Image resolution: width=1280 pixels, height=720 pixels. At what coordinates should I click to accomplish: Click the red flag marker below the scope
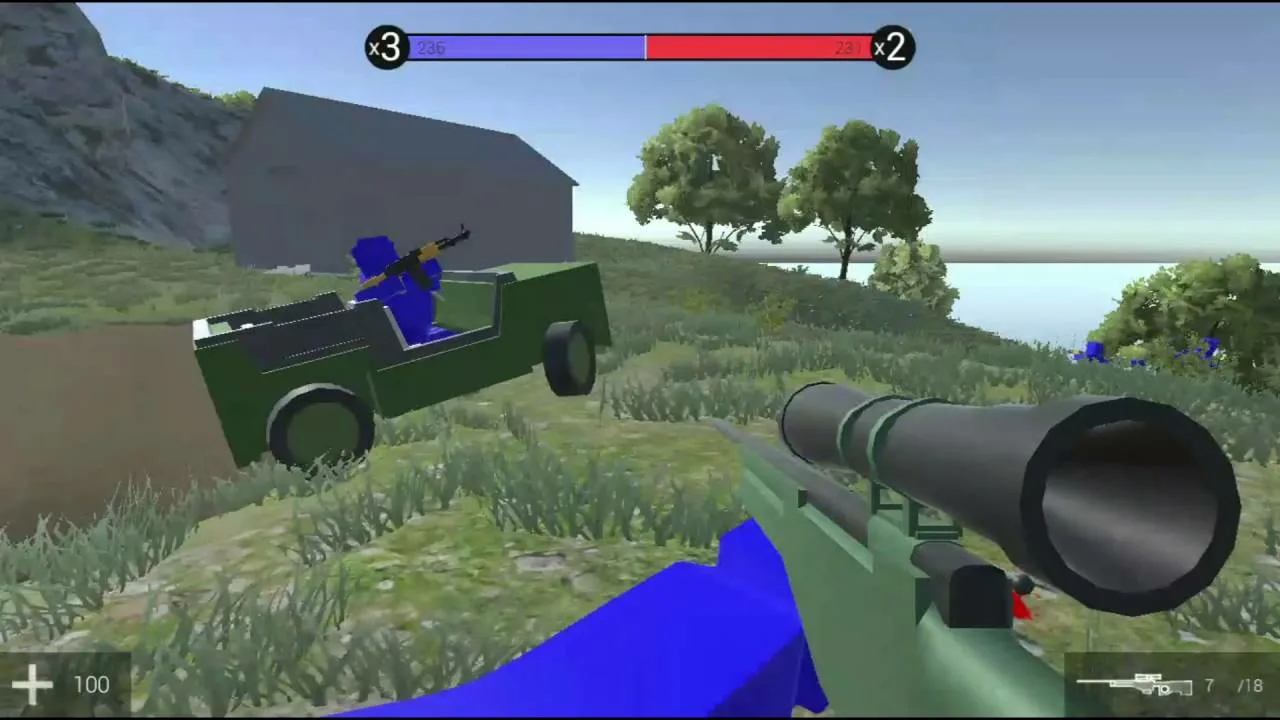pyautogui.click(x=1022, y=607)
